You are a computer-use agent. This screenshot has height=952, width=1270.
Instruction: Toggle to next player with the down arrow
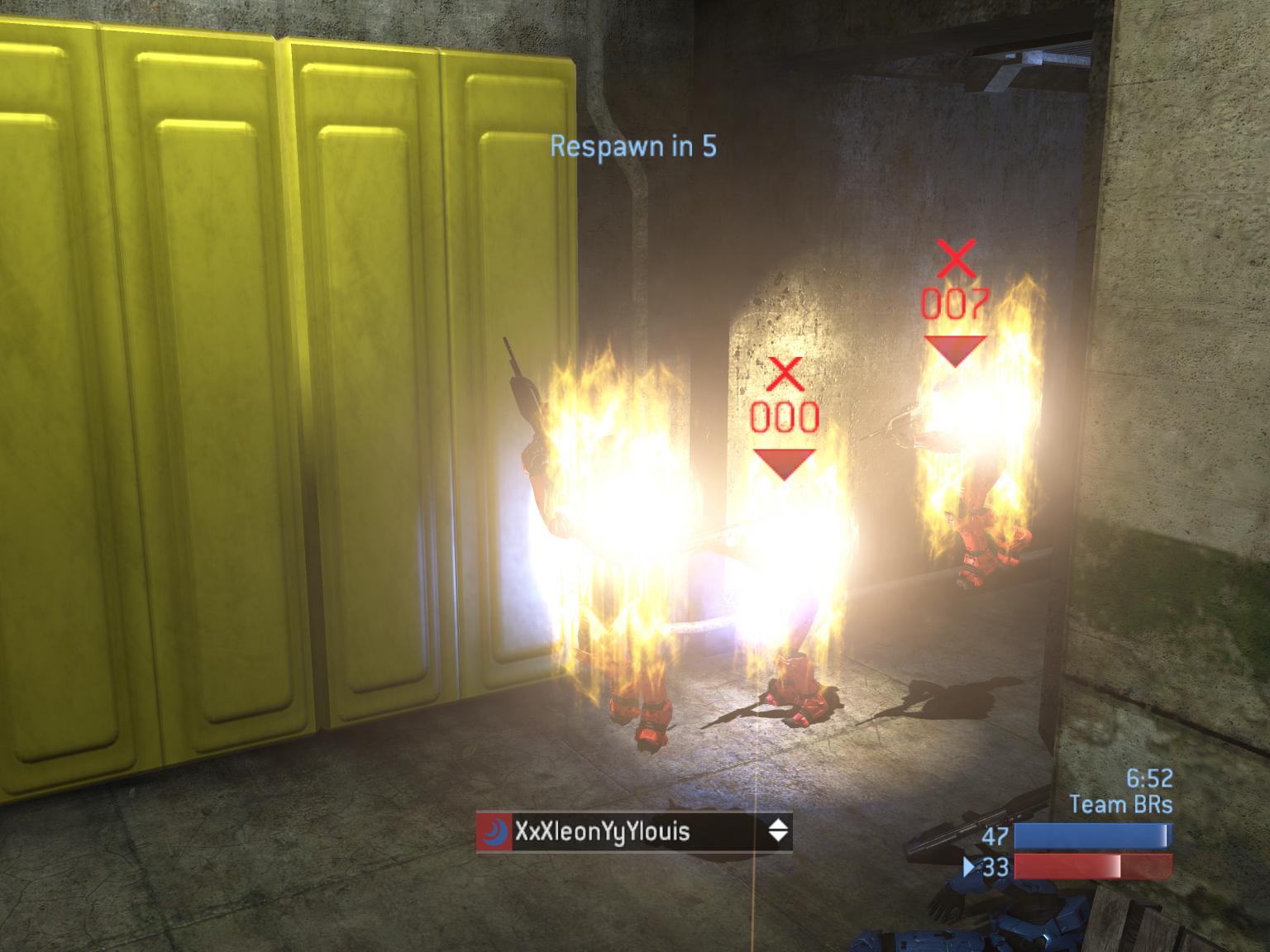pyautogui.click(x=778, y=838)
